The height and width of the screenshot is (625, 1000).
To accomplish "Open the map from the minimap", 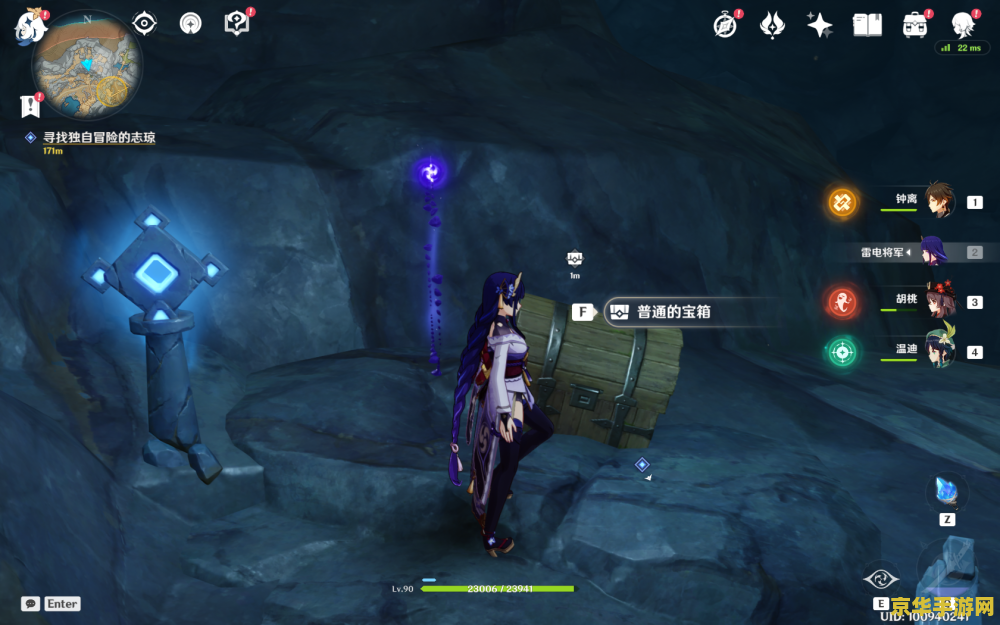I will 86,65.
